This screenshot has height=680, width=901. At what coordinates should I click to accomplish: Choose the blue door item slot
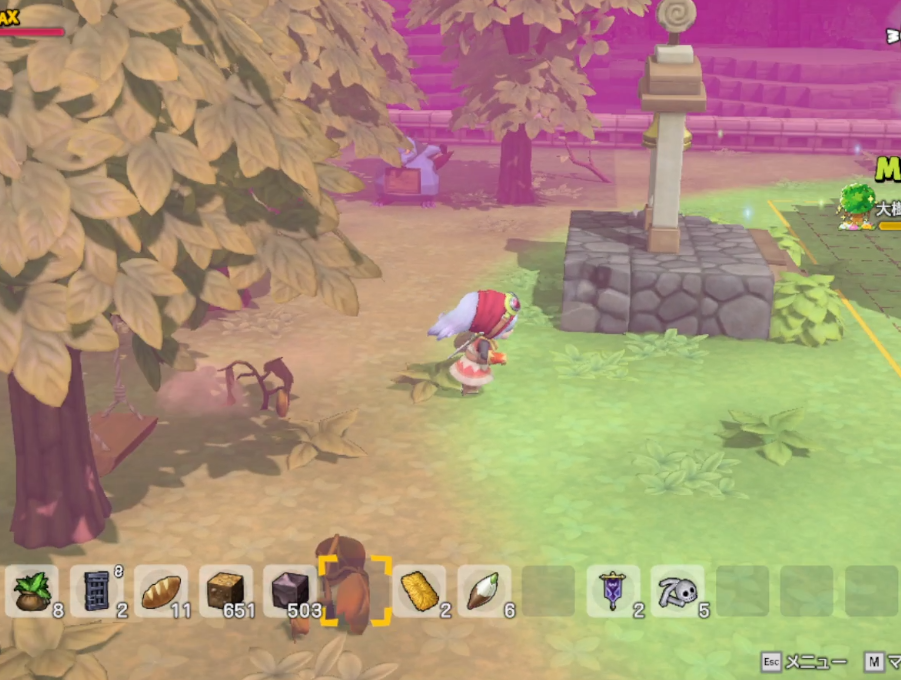pyautogui.click(x=97, y=591)
